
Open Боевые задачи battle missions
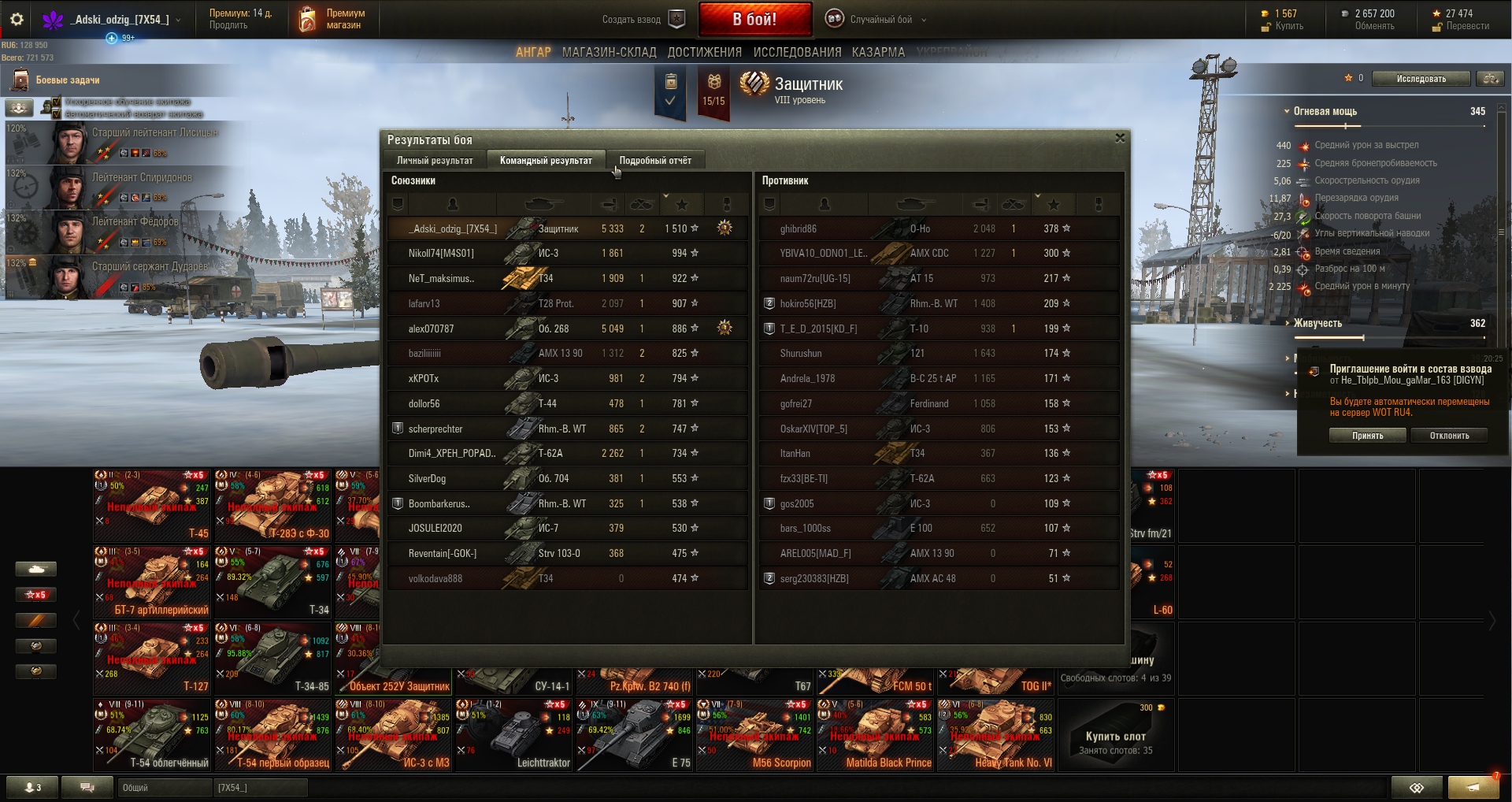[x=67, y=80]
